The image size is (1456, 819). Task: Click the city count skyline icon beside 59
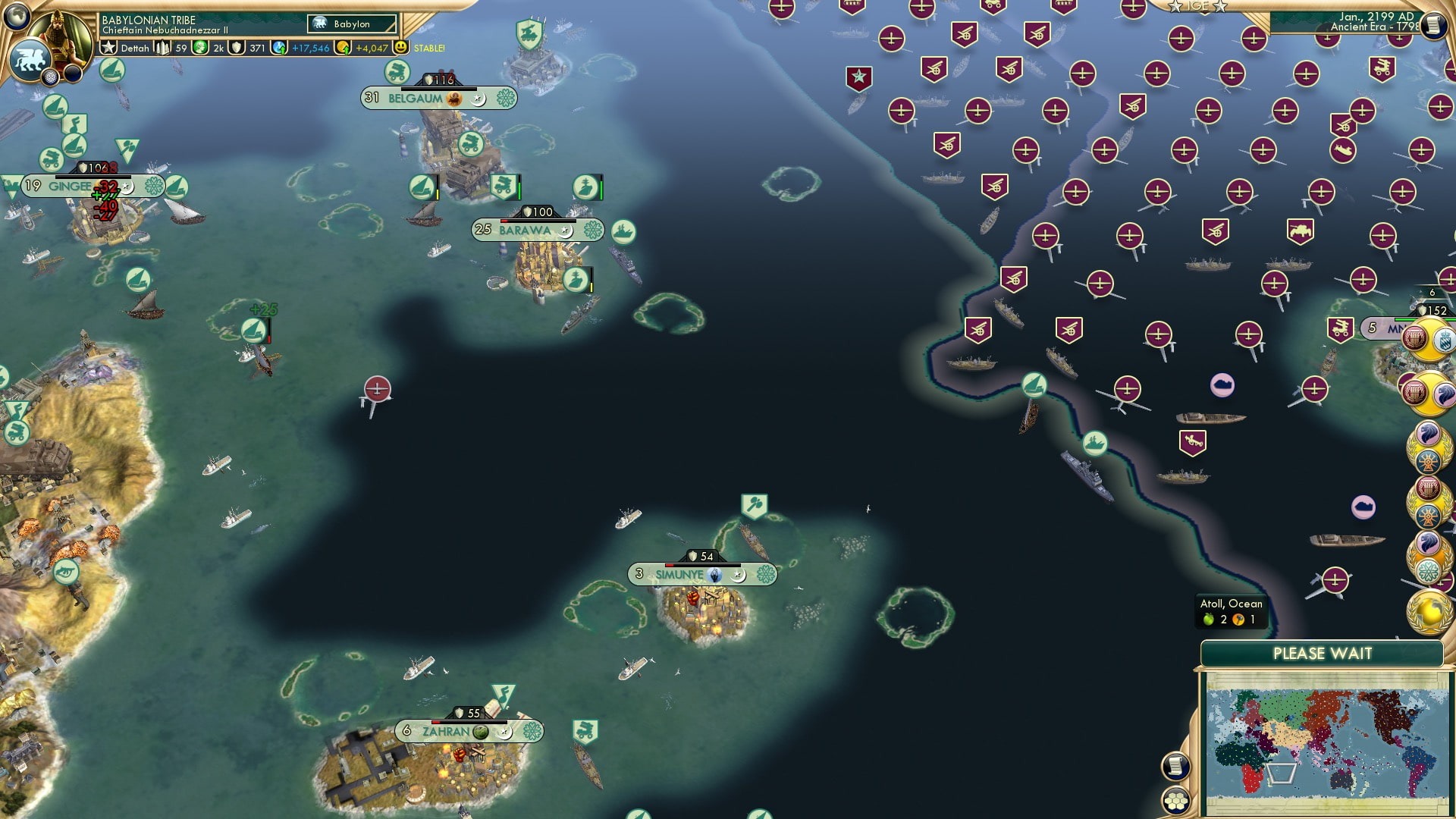(162, 48)
